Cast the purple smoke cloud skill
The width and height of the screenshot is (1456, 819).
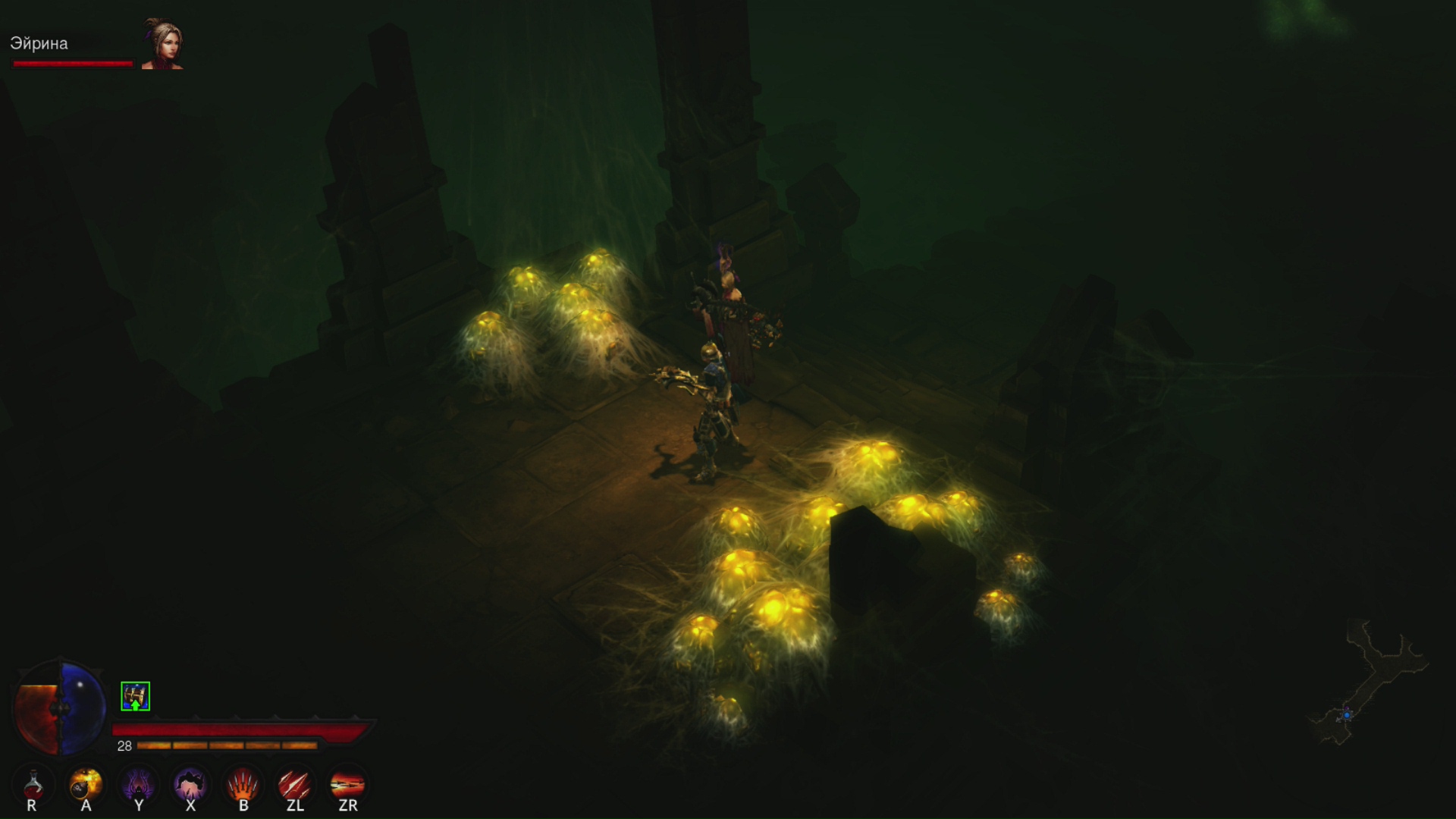pos(190,784)
